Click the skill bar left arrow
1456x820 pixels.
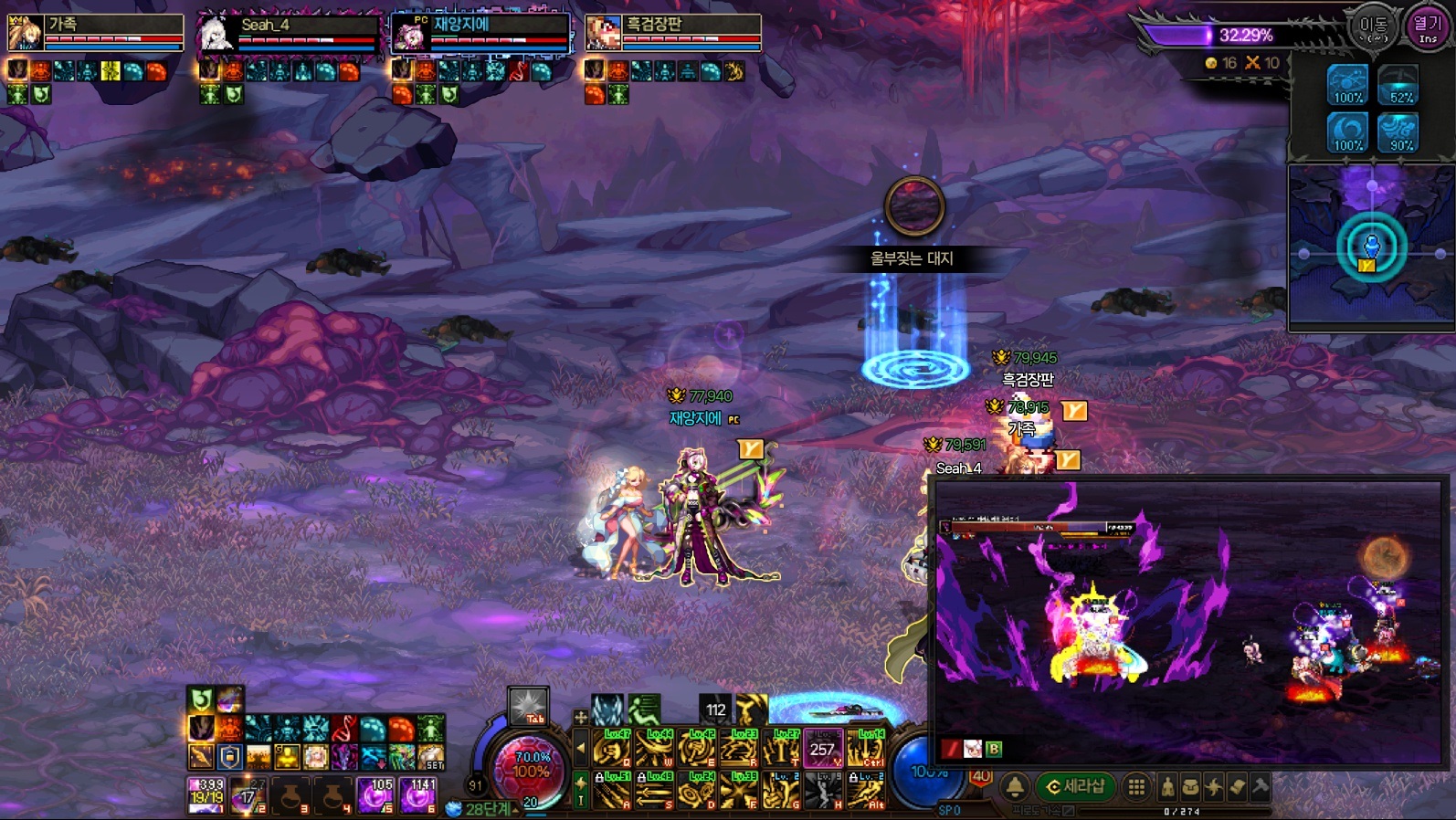pyautogui.click(x=580, y=749)
